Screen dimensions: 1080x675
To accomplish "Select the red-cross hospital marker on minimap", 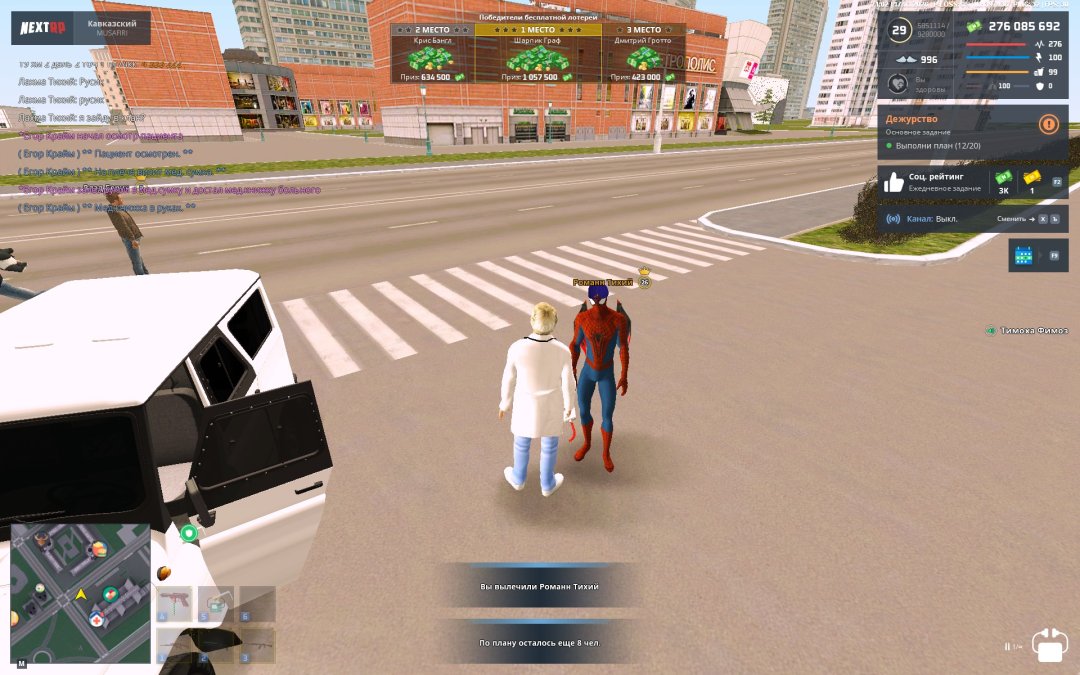I will [96, 620].
